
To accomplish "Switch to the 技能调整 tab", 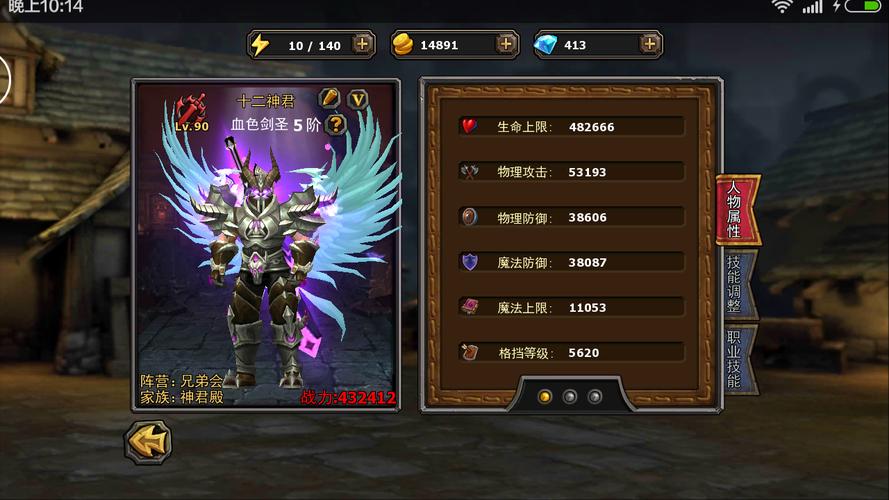I will (735, 285).
